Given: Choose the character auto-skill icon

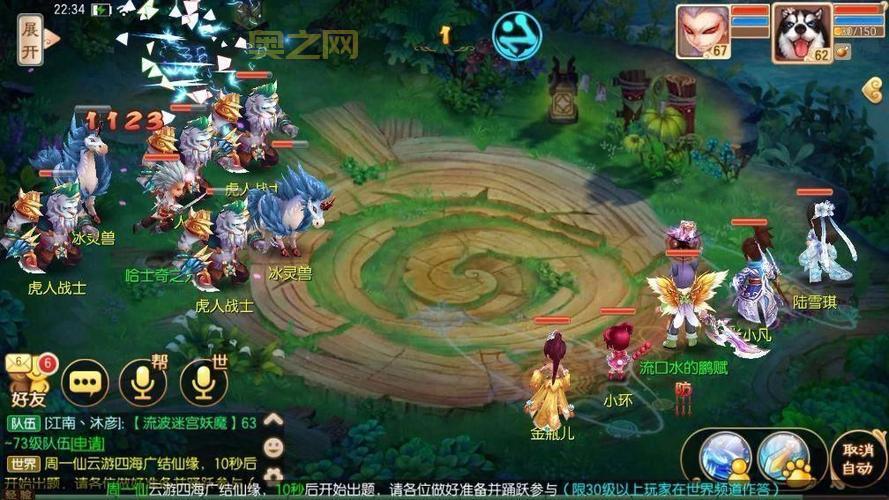Looking at the screenshot, I should tap(725, 458).
